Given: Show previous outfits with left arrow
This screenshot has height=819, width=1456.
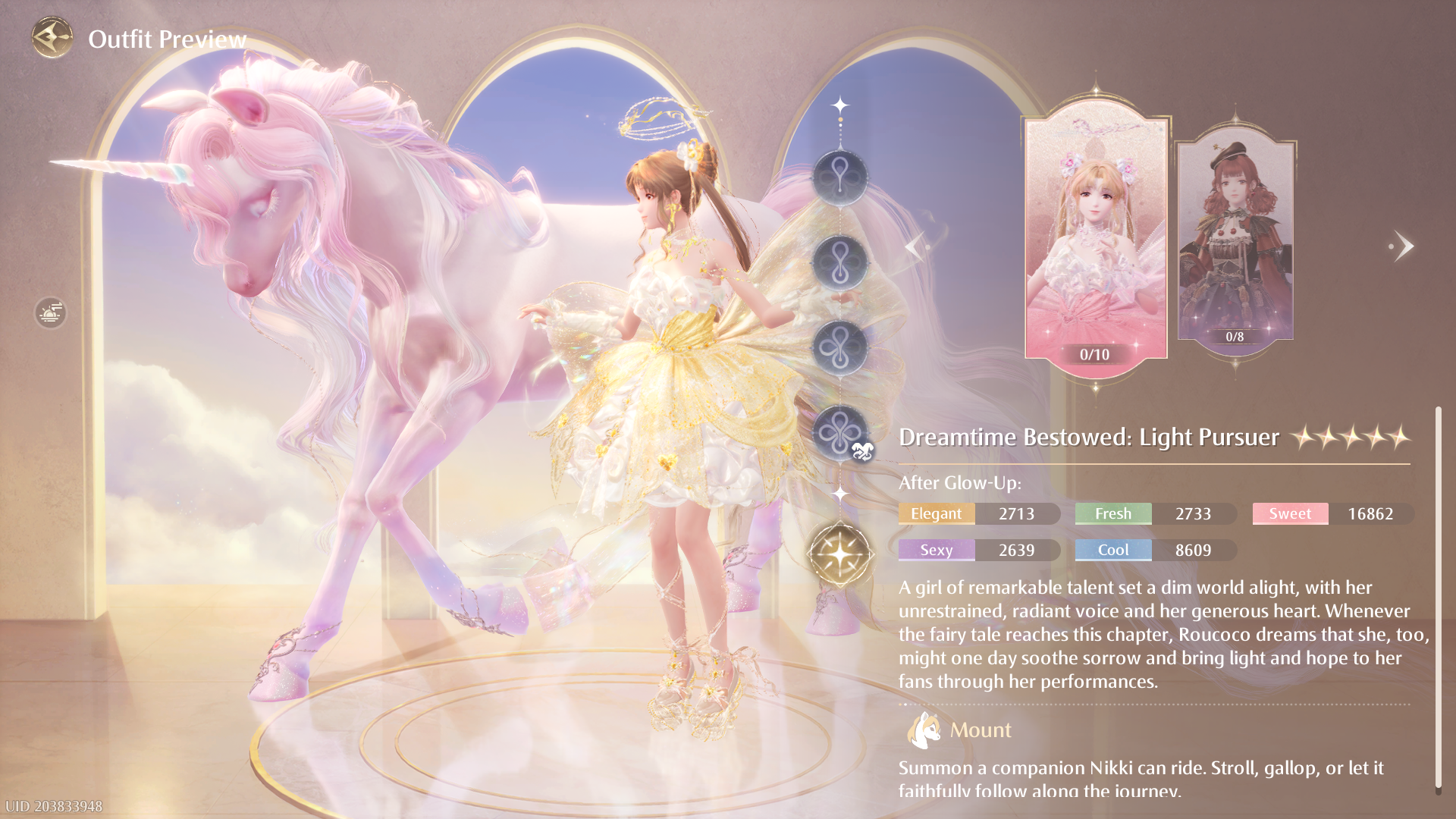Looking at the screenshot, I should click(x=915, y=246).
